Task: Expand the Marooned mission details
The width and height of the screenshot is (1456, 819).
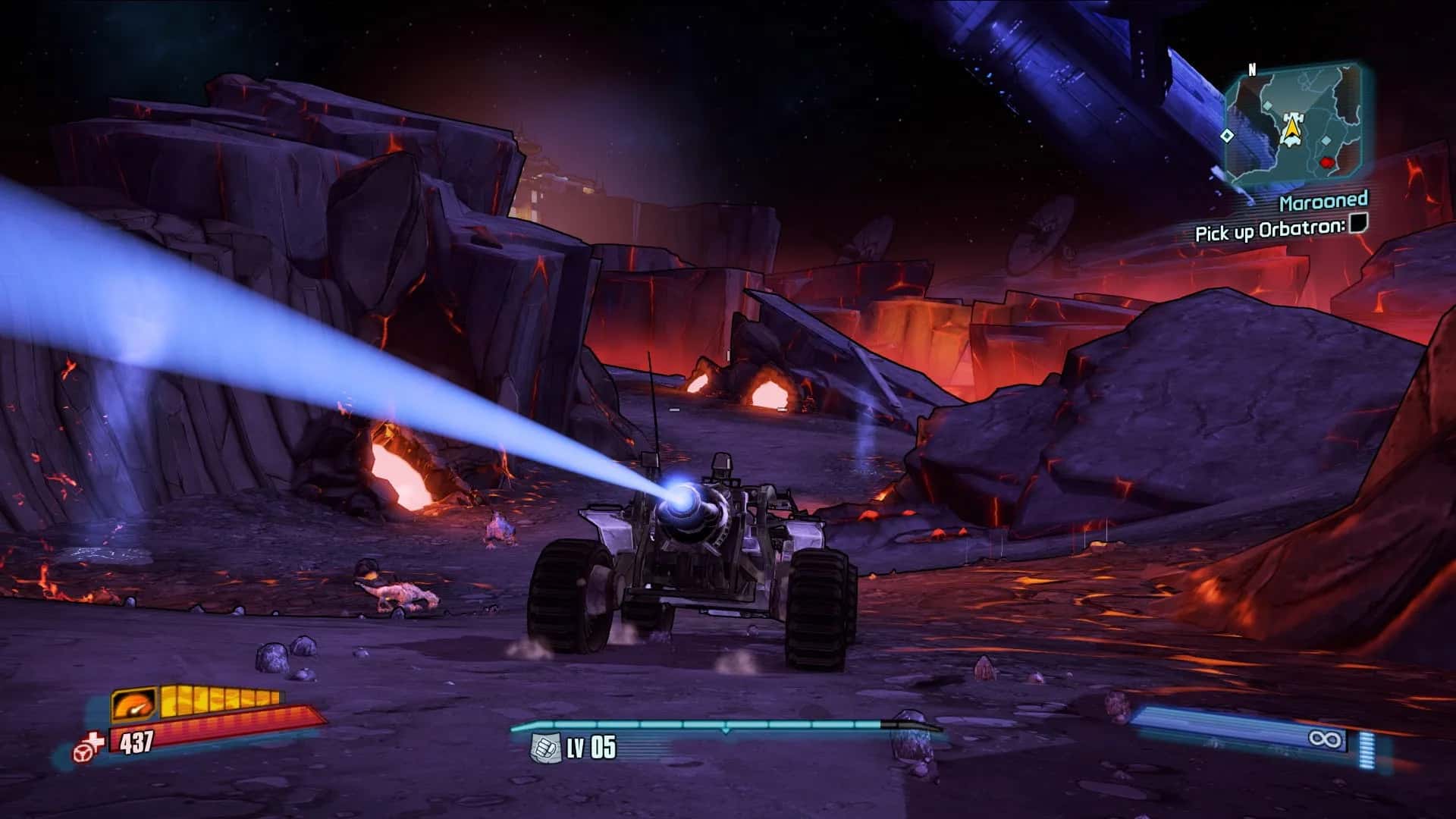Action: tap(1325, 202)
